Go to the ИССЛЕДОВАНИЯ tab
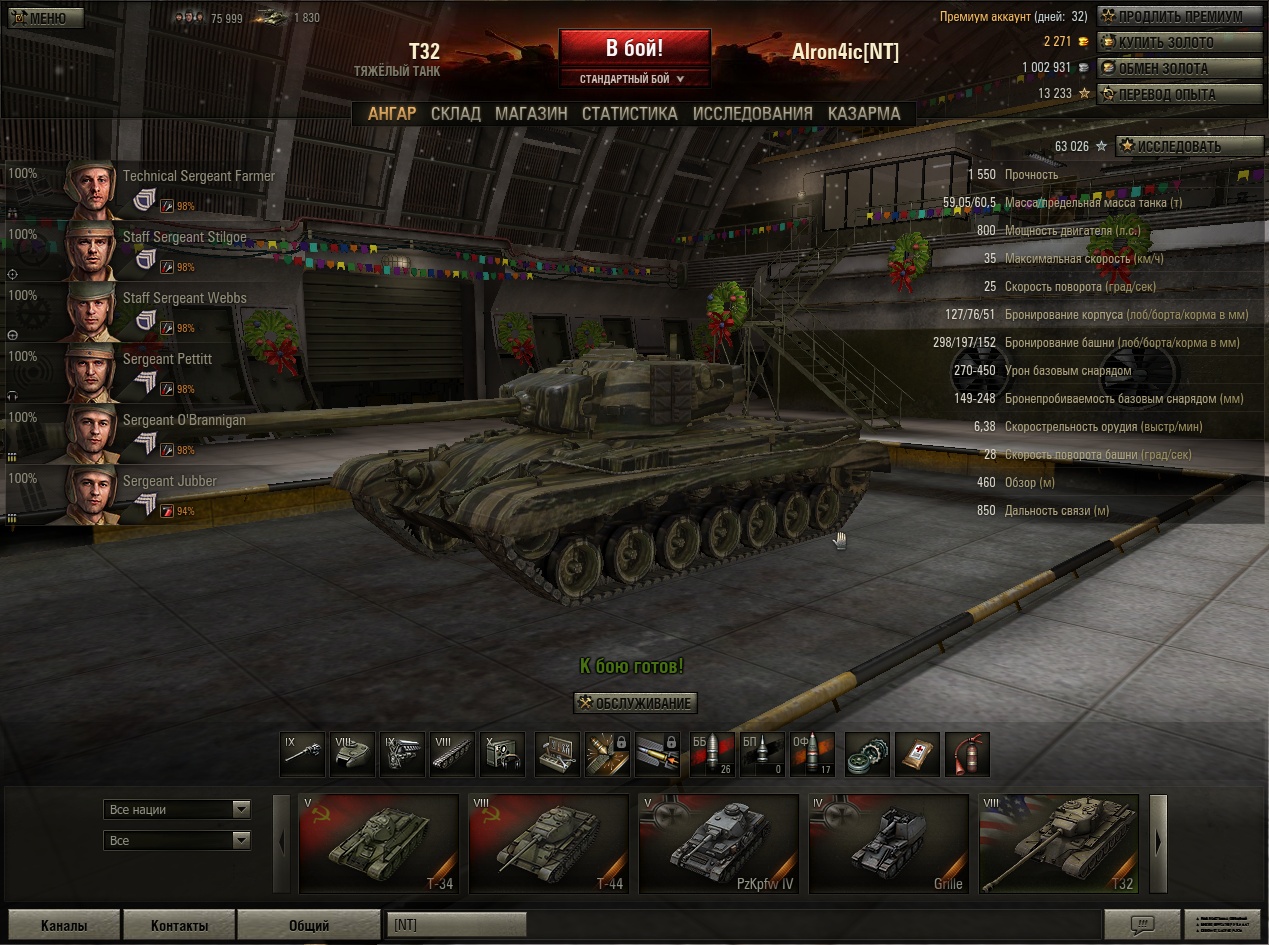This screenshot has width=1269, height=945. click(x=752, y=114)
